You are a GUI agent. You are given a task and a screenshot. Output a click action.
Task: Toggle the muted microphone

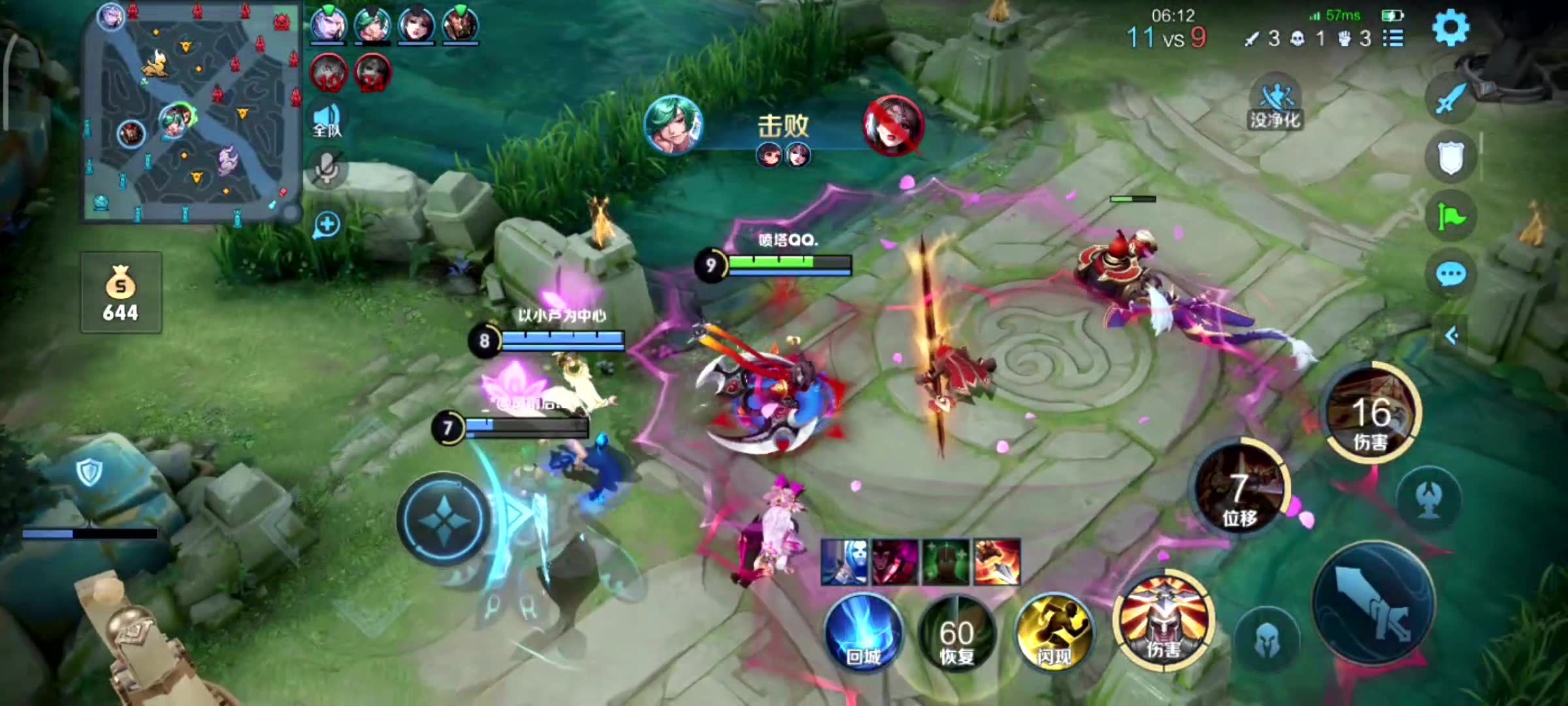pos(327,169)
